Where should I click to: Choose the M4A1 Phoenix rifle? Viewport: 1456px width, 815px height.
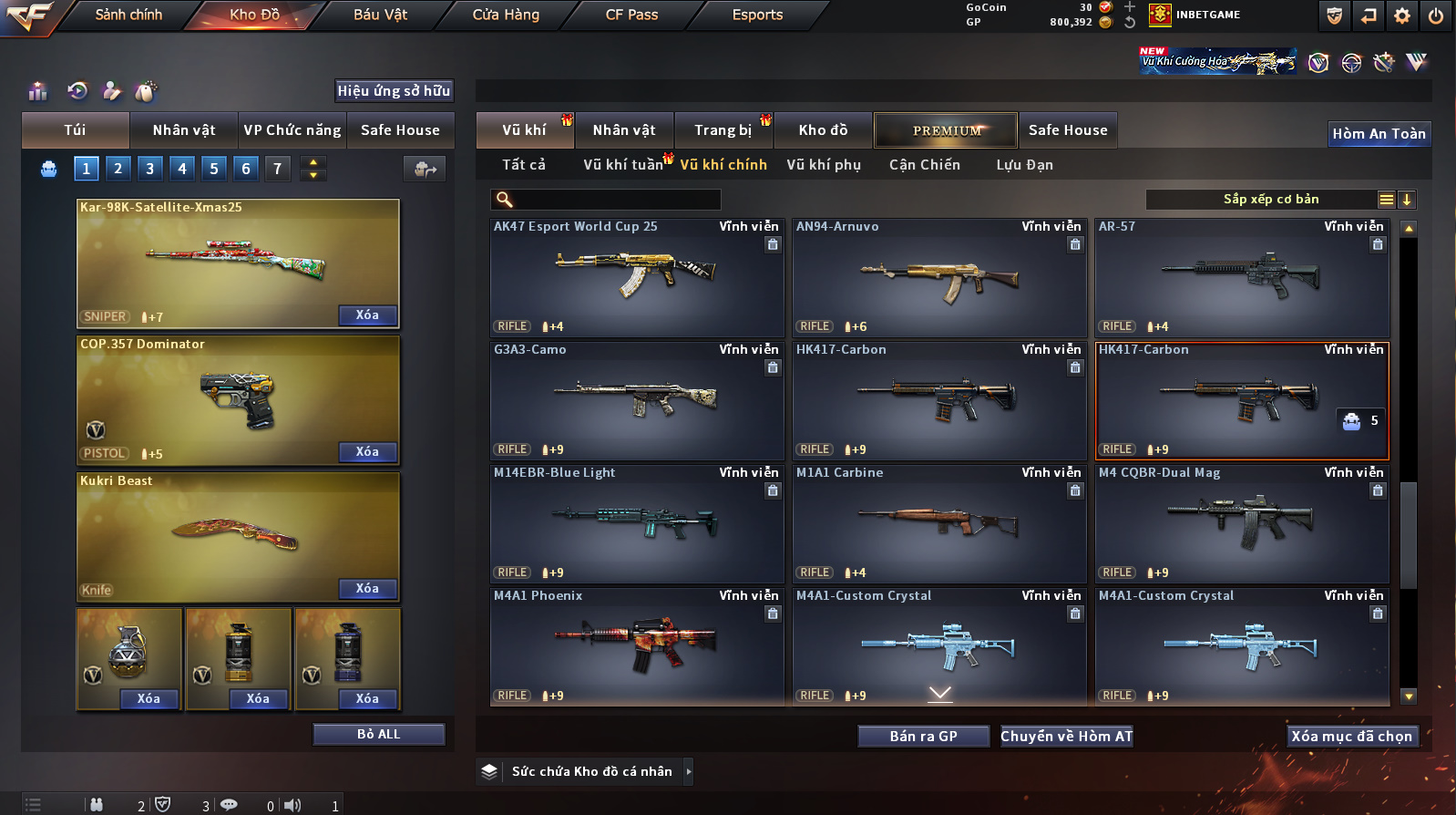click(637, 647)
